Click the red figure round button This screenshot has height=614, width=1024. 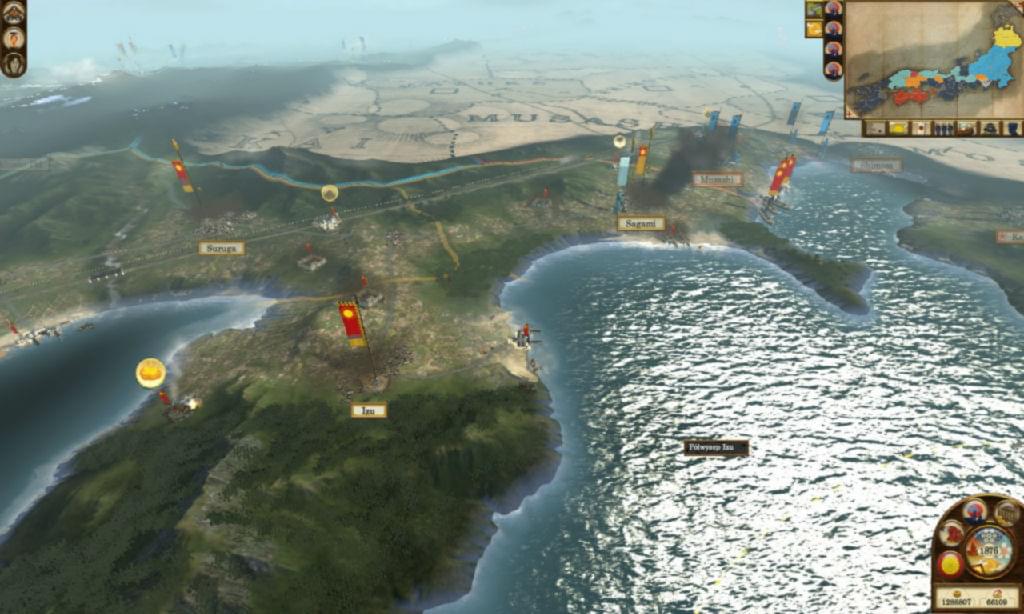[951, 533]
